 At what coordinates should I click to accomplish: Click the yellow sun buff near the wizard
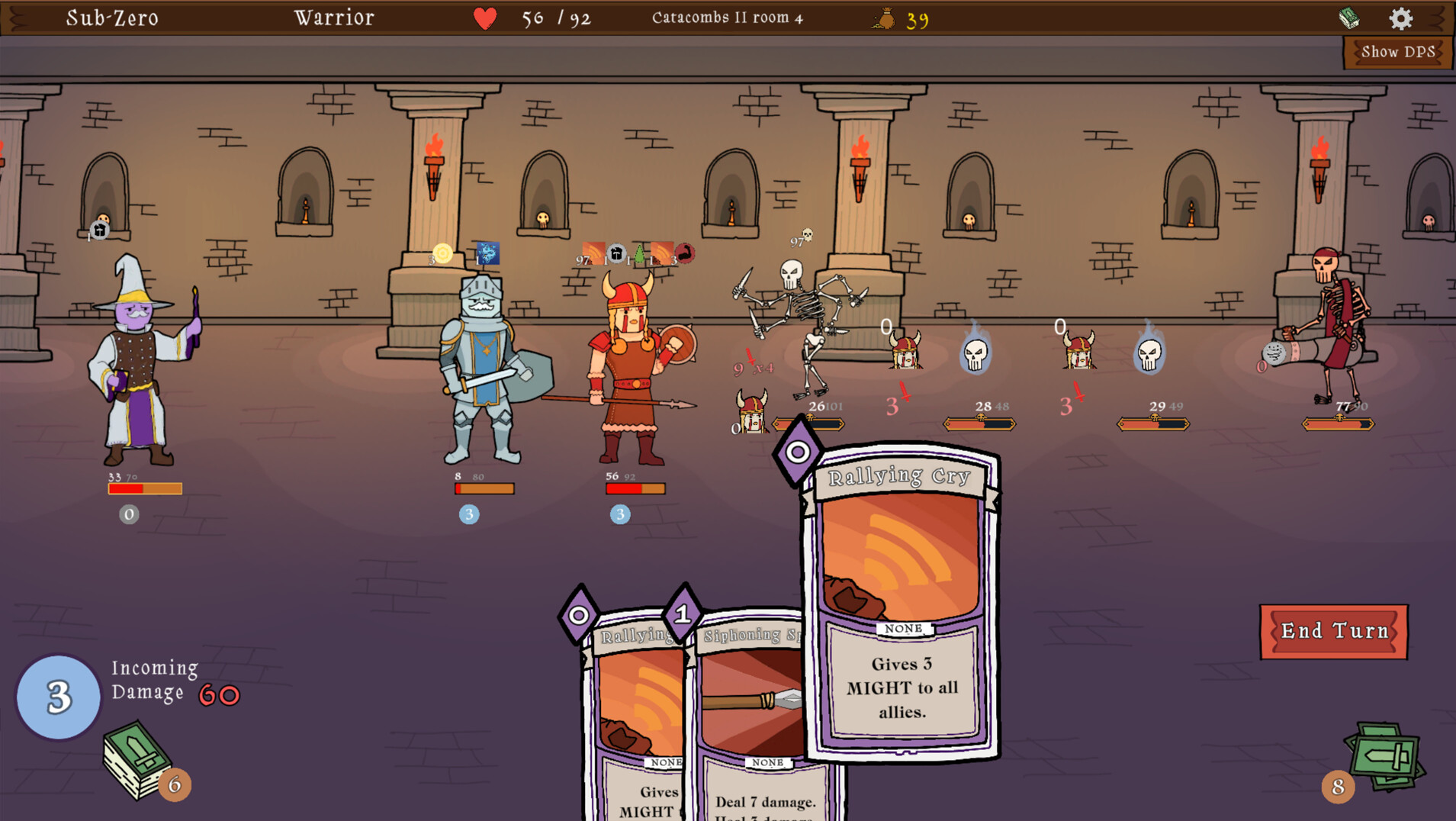click(x=442, y=253)
